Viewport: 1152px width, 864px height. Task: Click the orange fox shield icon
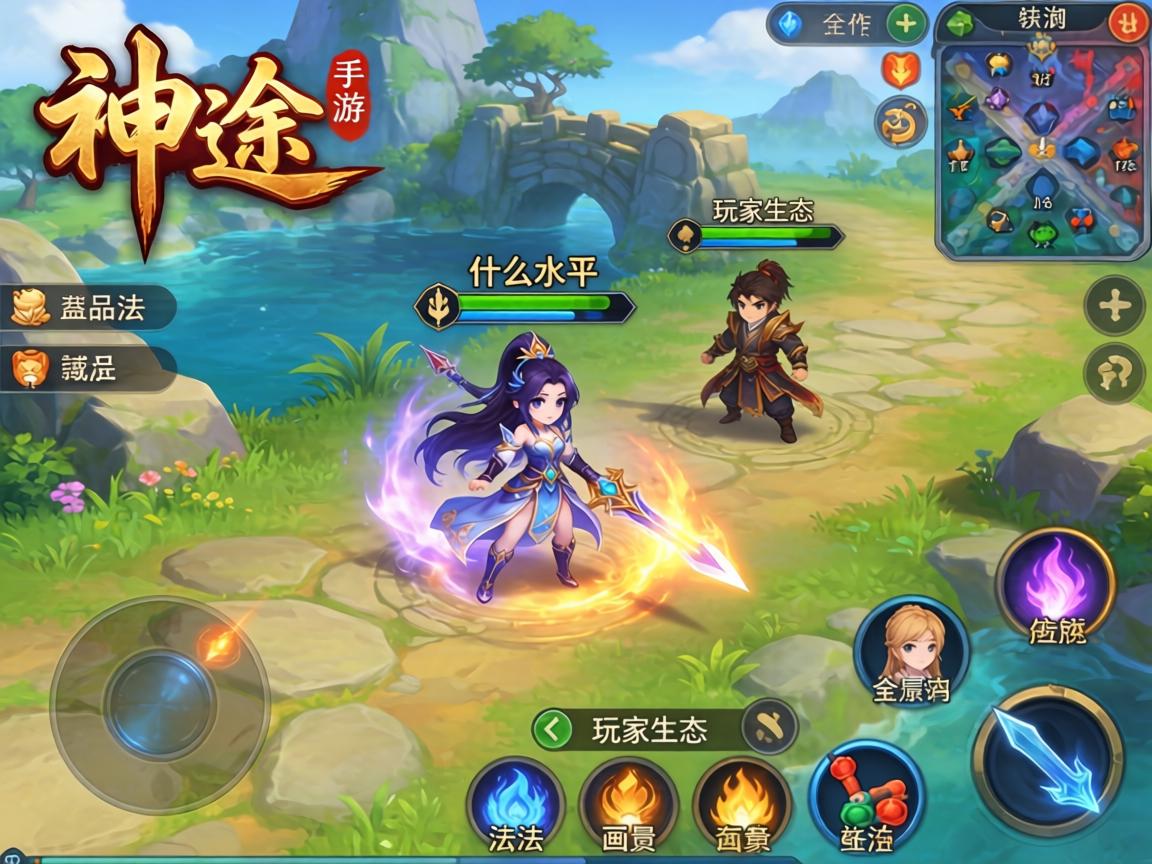coord(900,72)
